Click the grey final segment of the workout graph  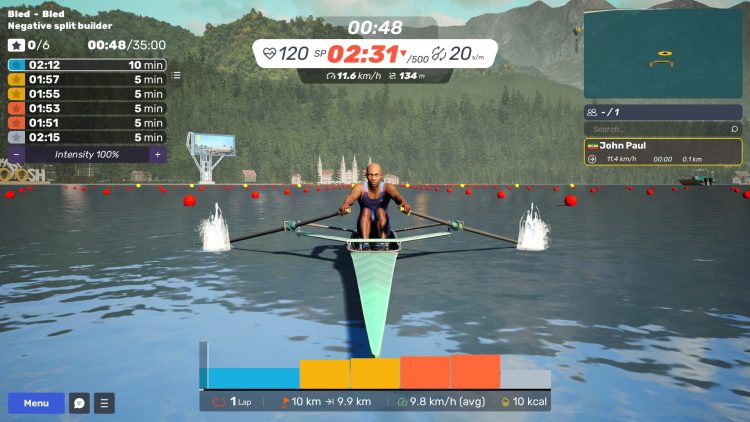[x=525, y=379]
